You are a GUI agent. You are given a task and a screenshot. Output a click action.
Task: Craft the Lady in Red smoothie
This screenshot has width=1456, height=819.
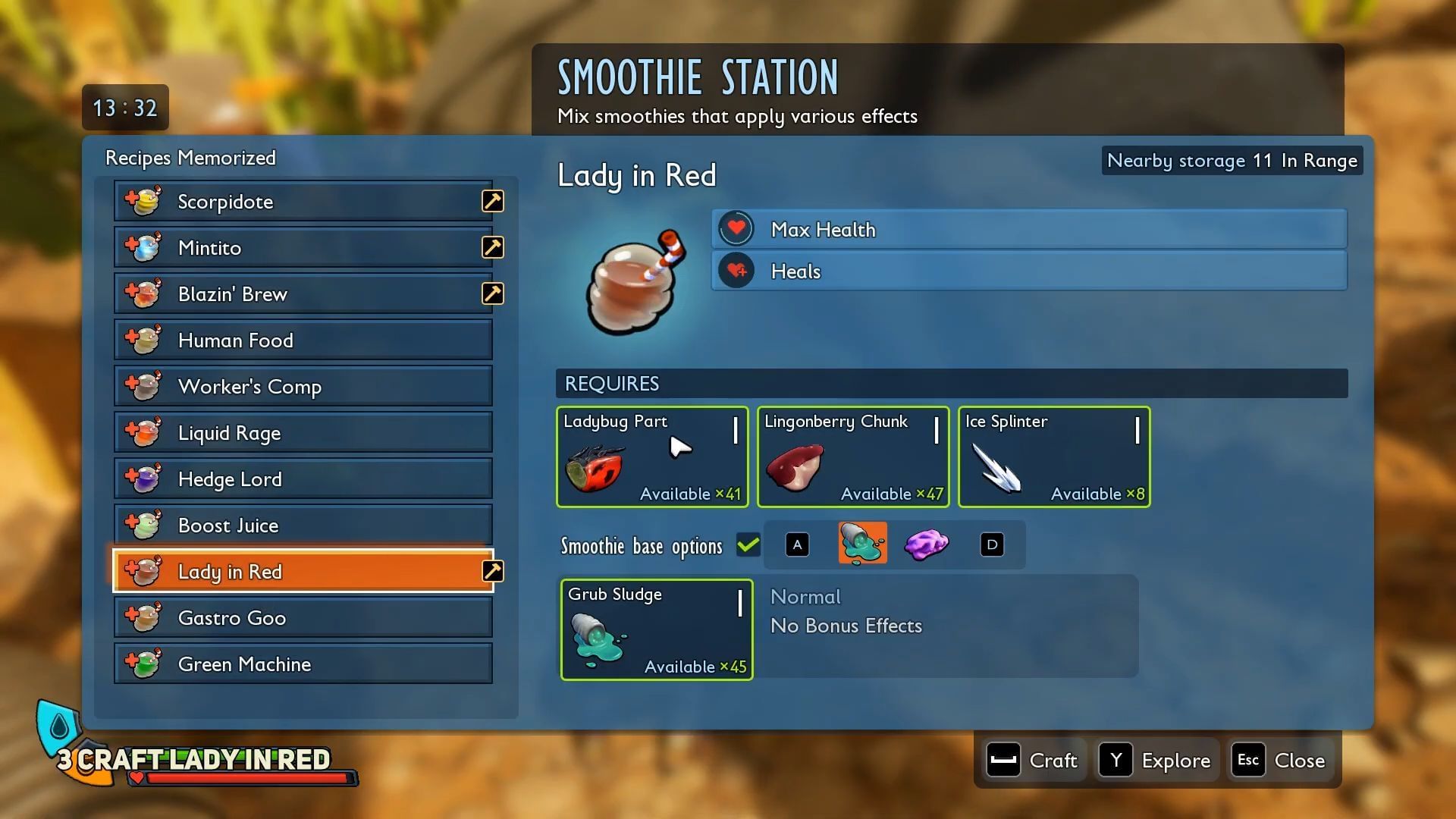1033,761
